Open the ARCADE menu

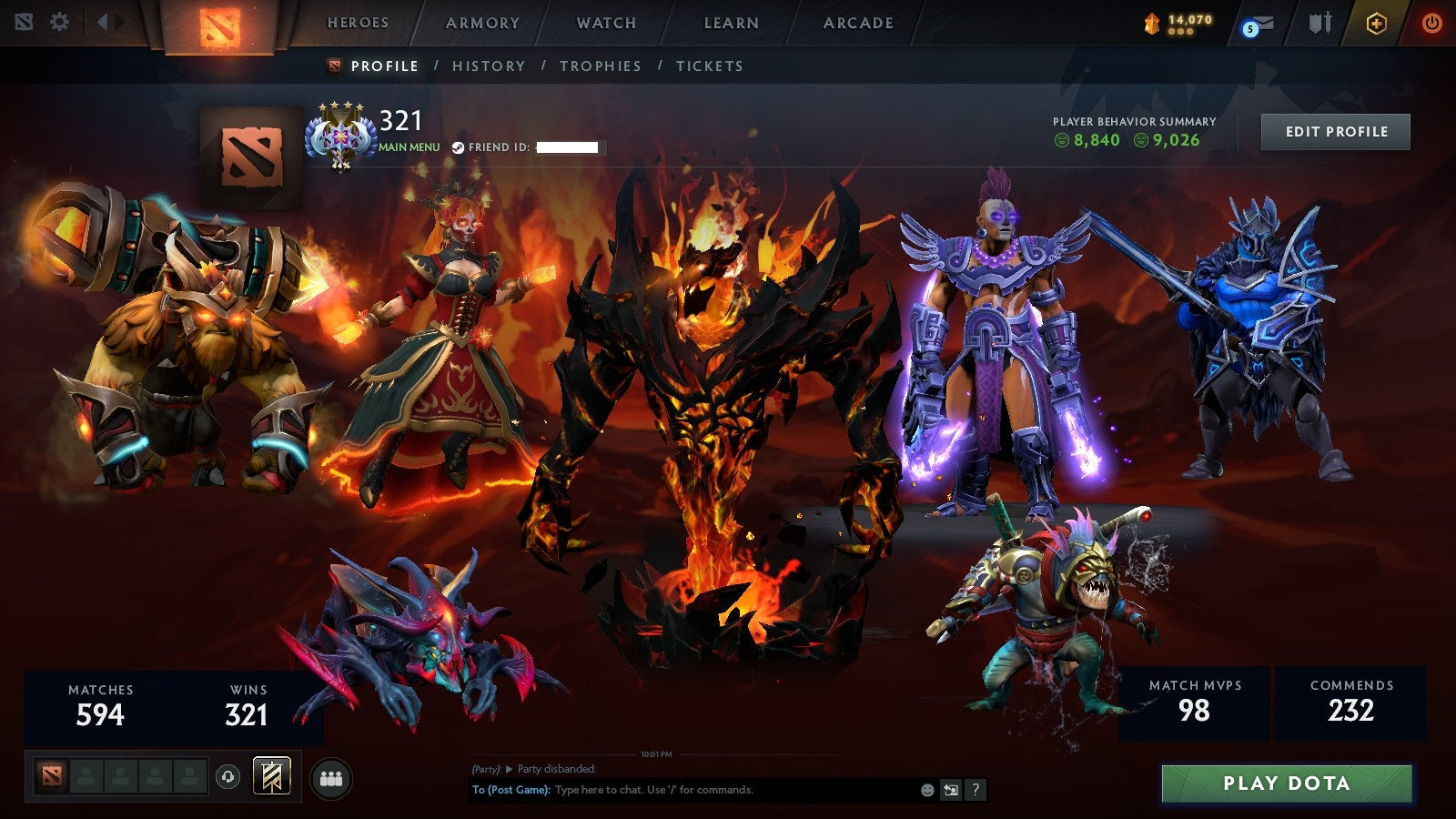pyautogui.click(x=859, y=24)
